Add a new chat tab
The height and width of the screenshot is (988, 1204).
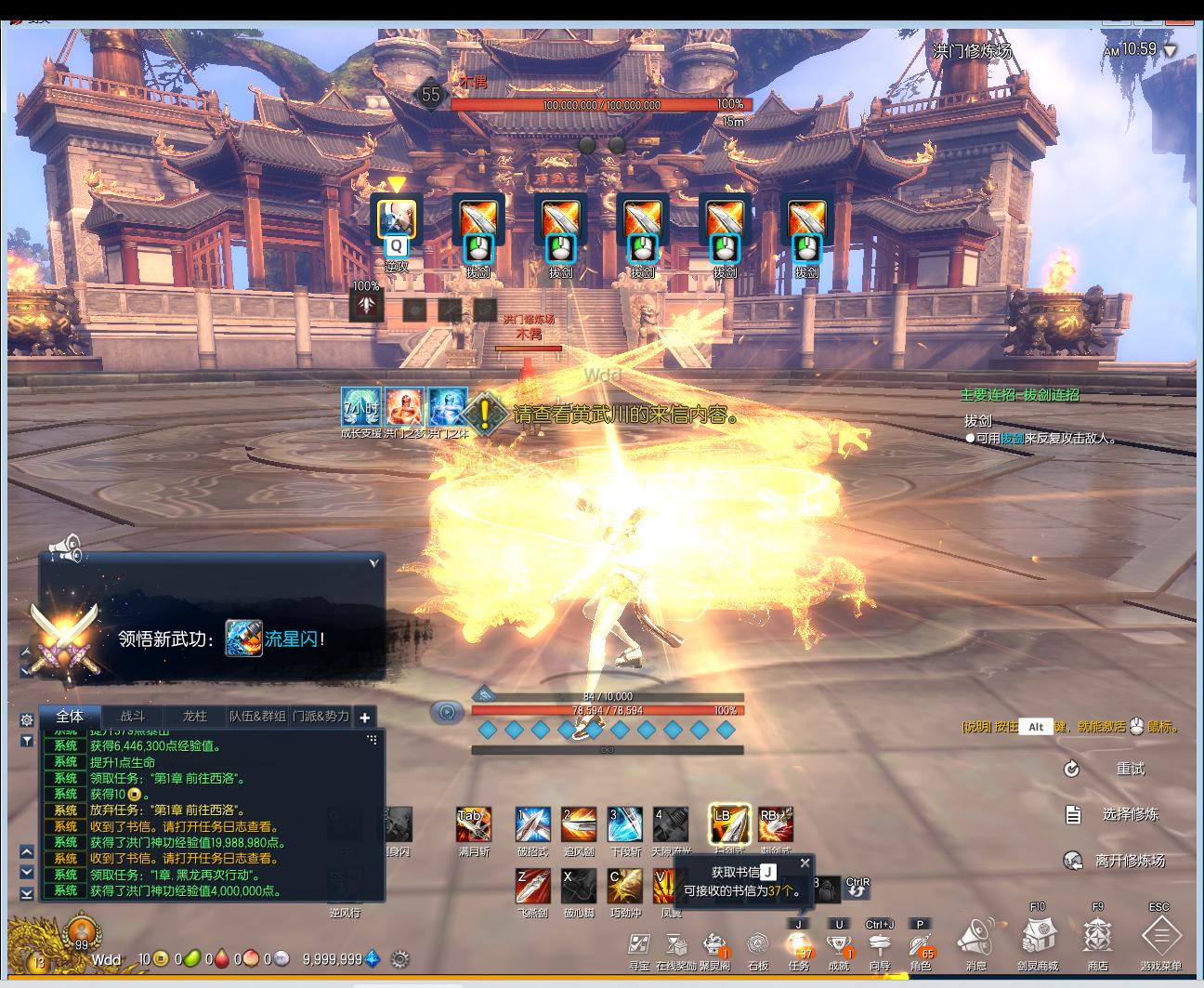coord(365,718)
